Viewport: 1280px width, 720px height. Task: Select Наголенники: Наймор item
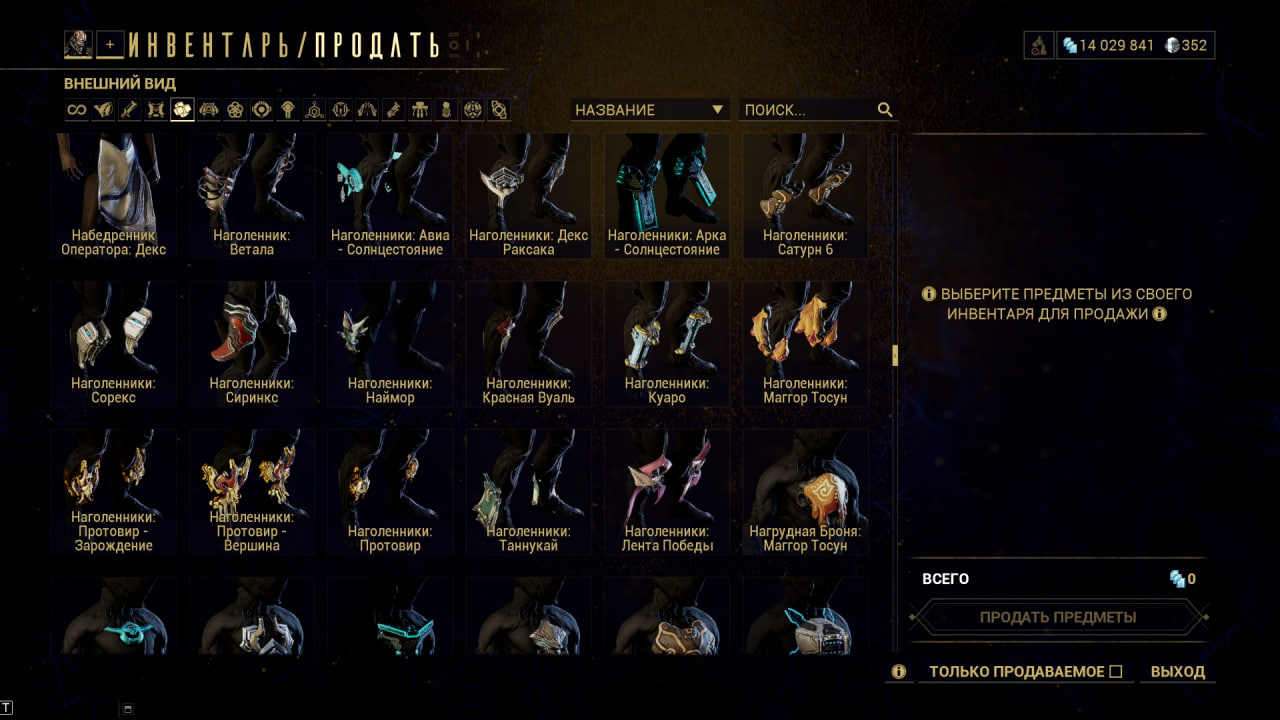click(x=390, y=343)
